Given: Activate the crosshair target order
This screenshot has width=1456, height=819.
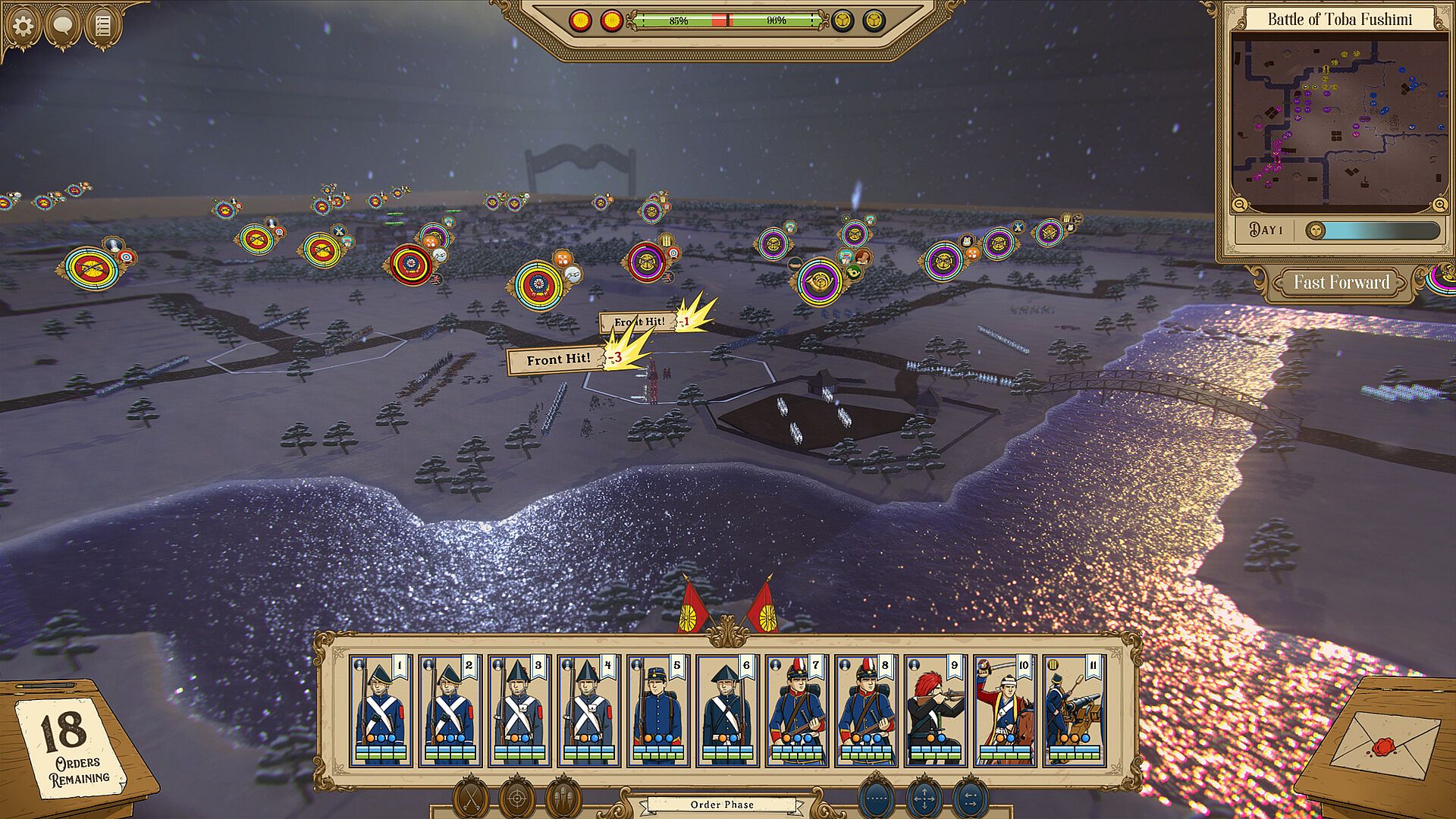Looking at the screenshot, I should (517, 799).
